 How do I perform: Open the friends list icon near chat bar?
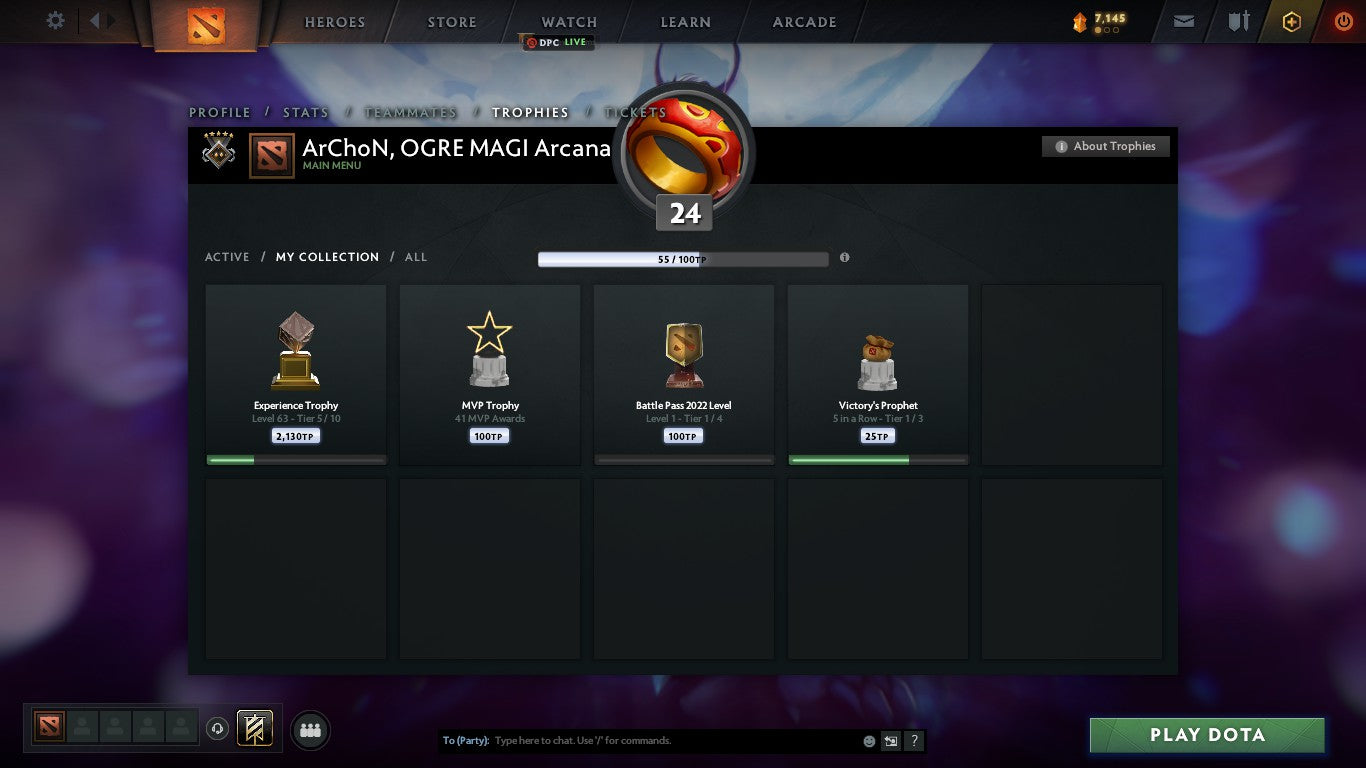(x=310, y=730)
